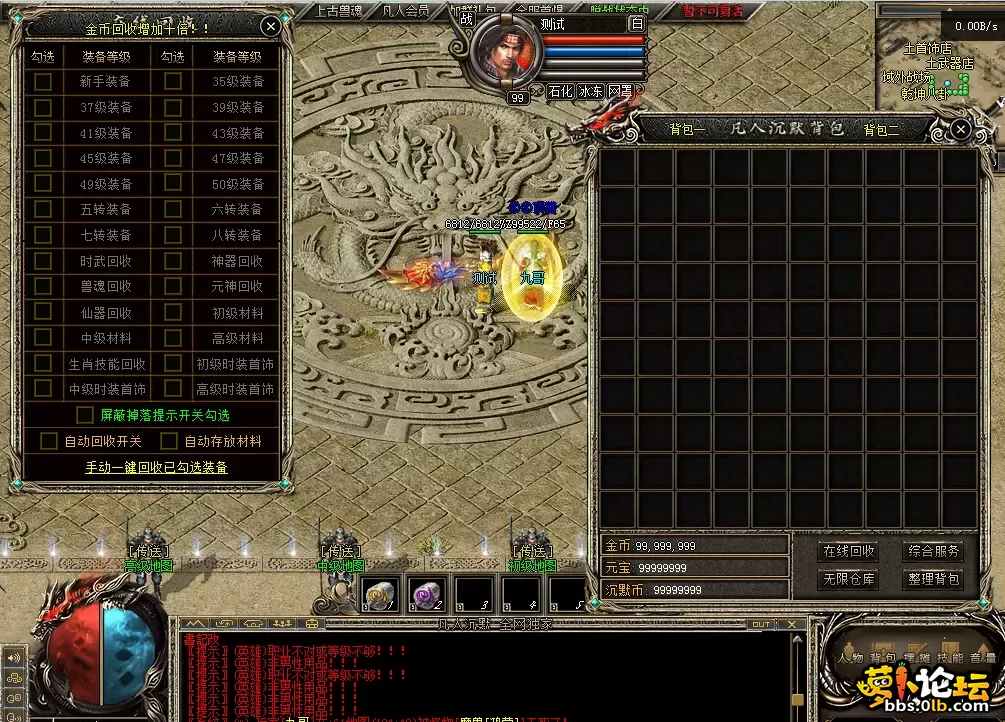
Task: Toggle 时武回收 checkbox
Action: pyautogui.click(x=43, y=261)
